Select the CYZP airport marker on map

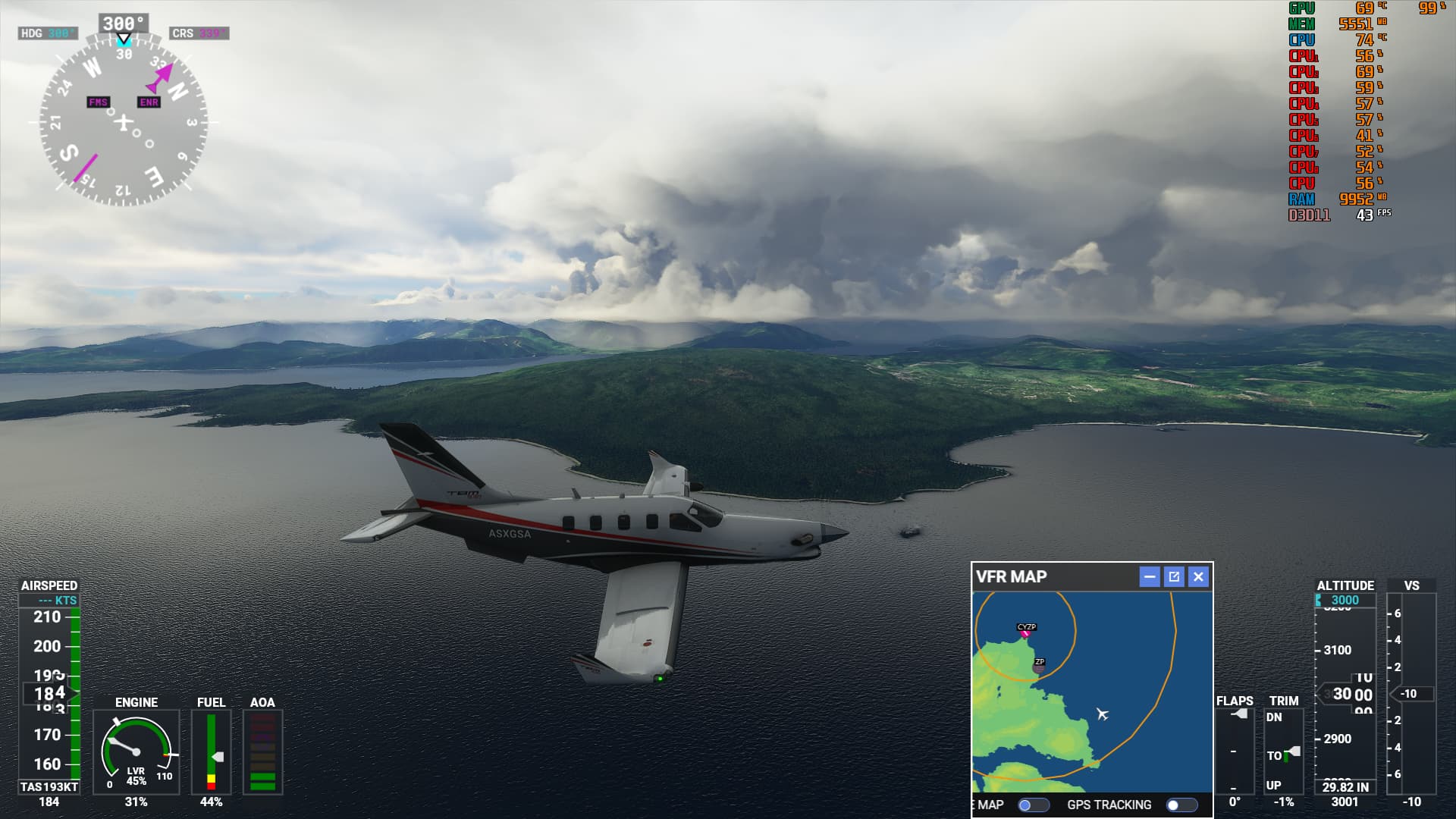(x=1026, y=630)
